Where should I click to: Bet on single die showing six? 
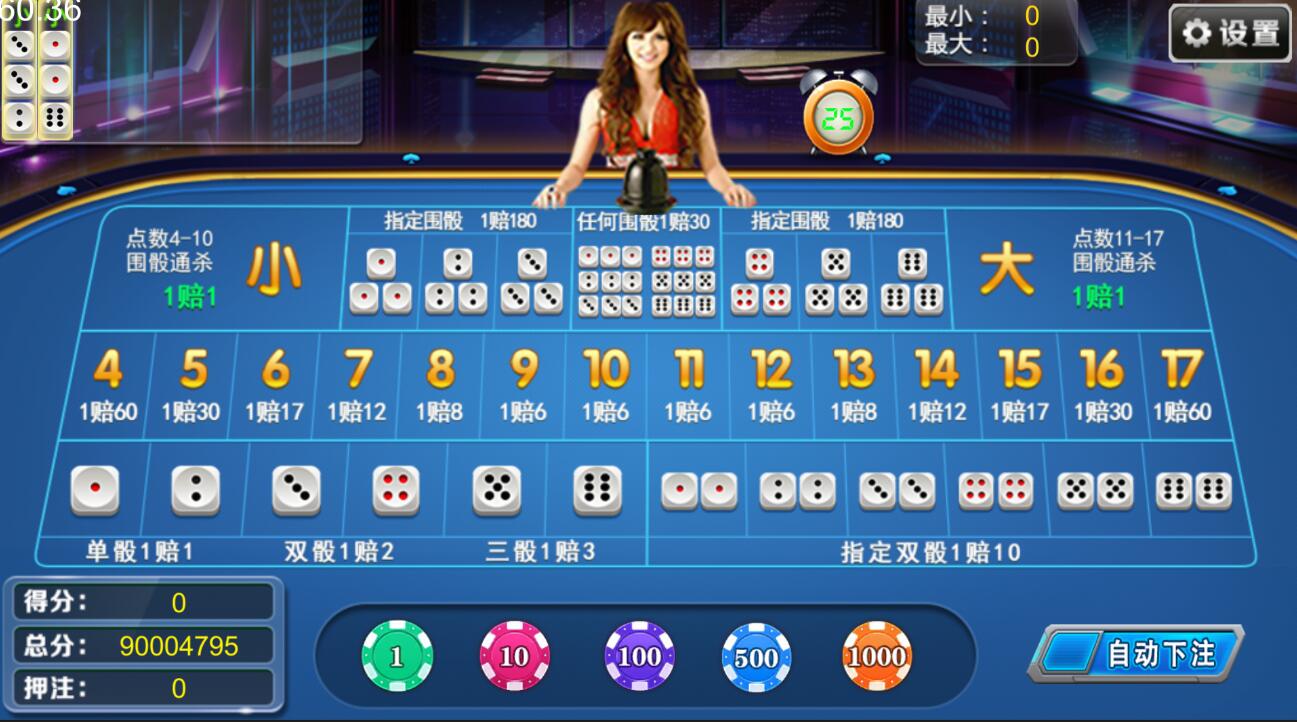point(596,490)
